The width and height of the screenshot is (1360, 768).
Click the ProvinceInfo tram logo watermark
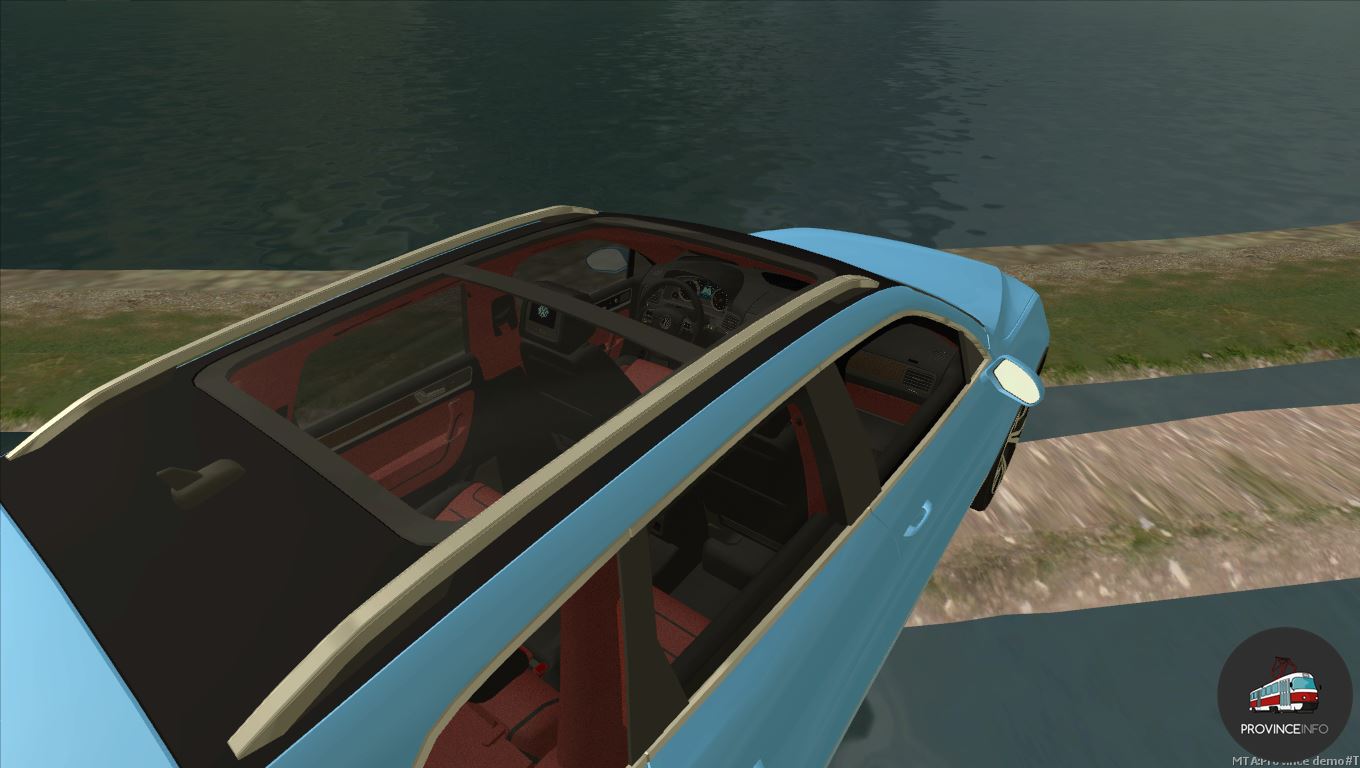pos(1284,695)
